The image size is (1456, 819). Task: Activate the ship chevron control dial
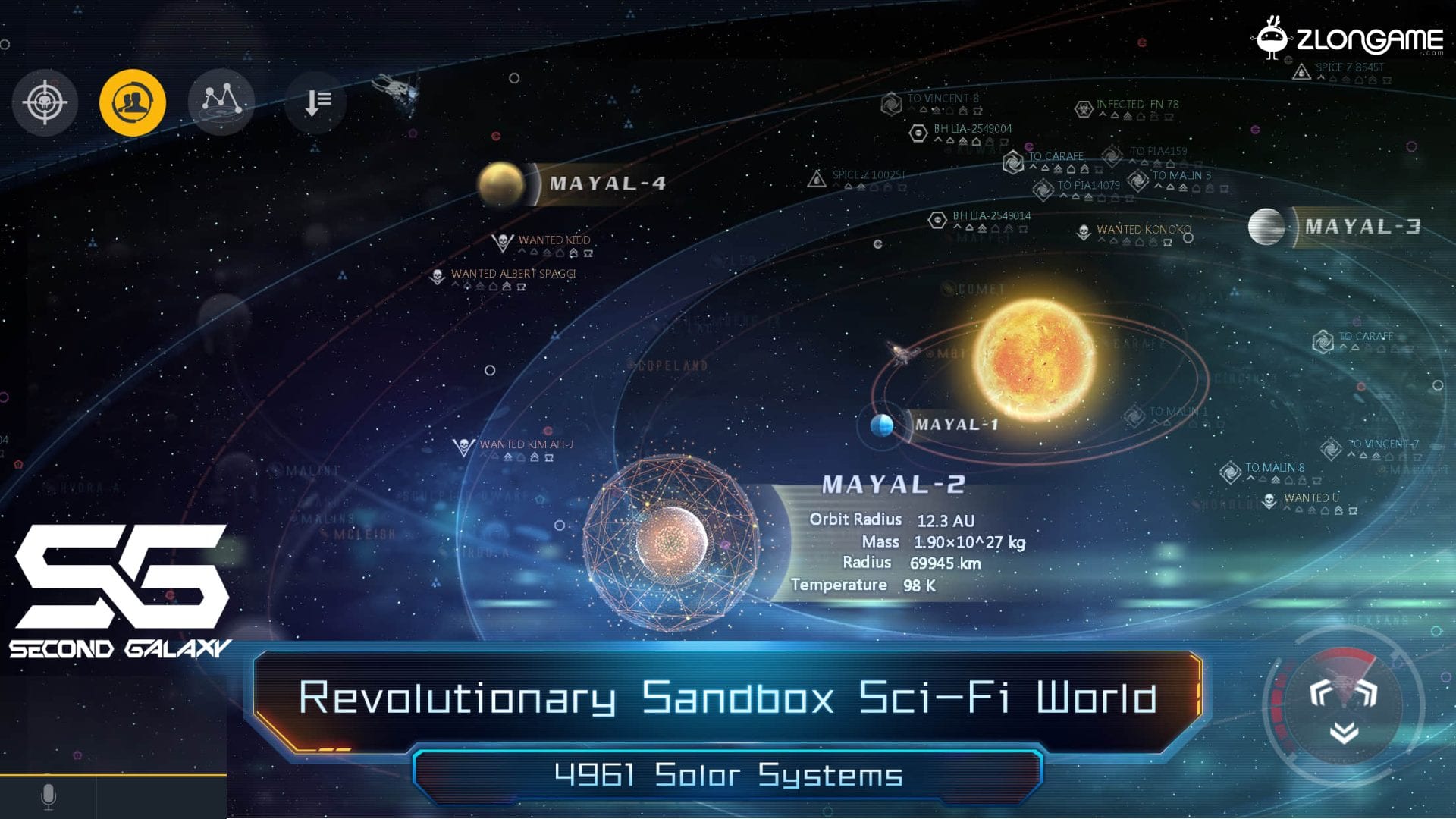pyautogui.click(x=1343, y=707)
